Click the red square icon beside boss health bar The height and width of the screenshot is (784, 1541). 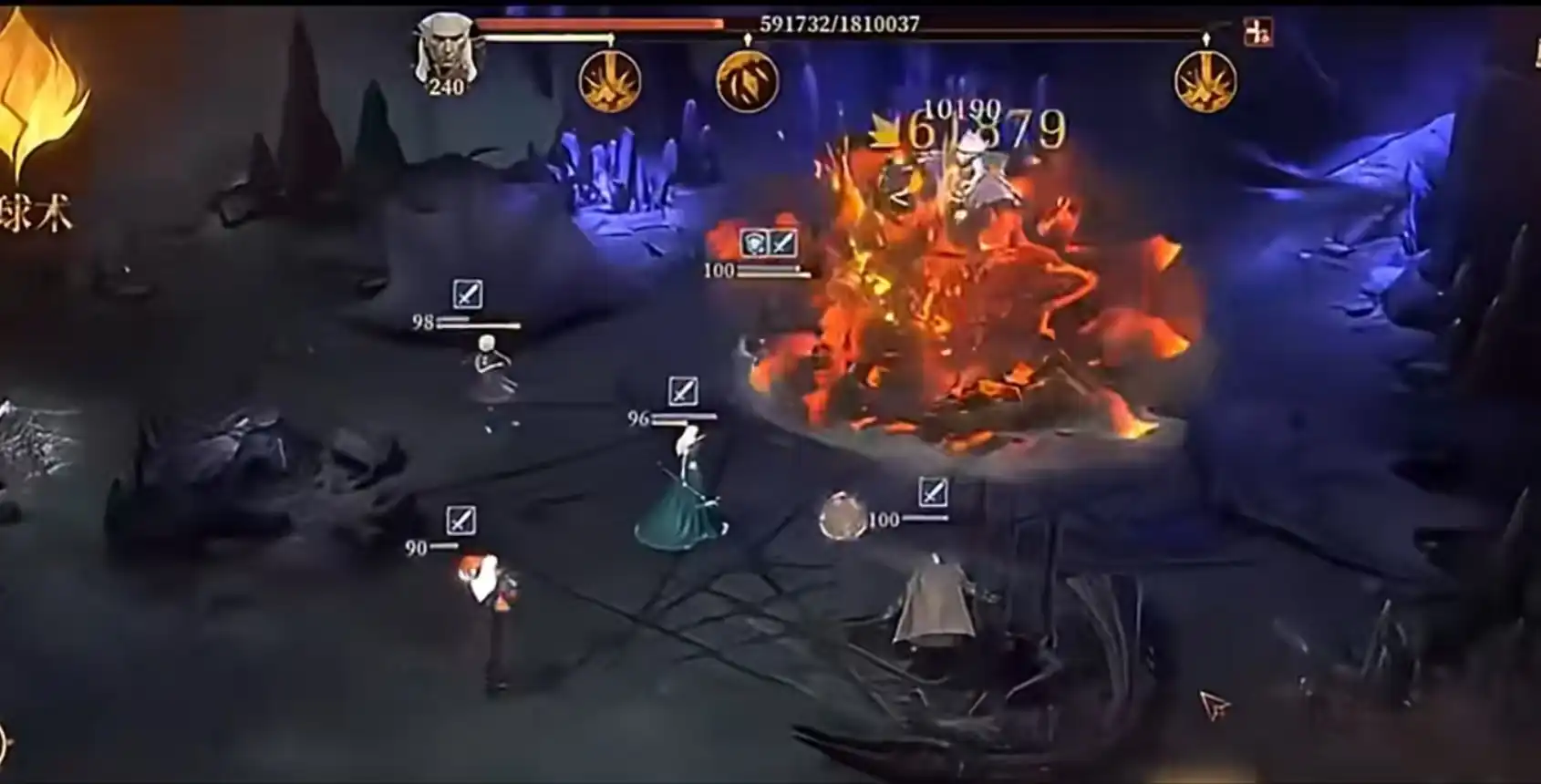(1258, 33)
